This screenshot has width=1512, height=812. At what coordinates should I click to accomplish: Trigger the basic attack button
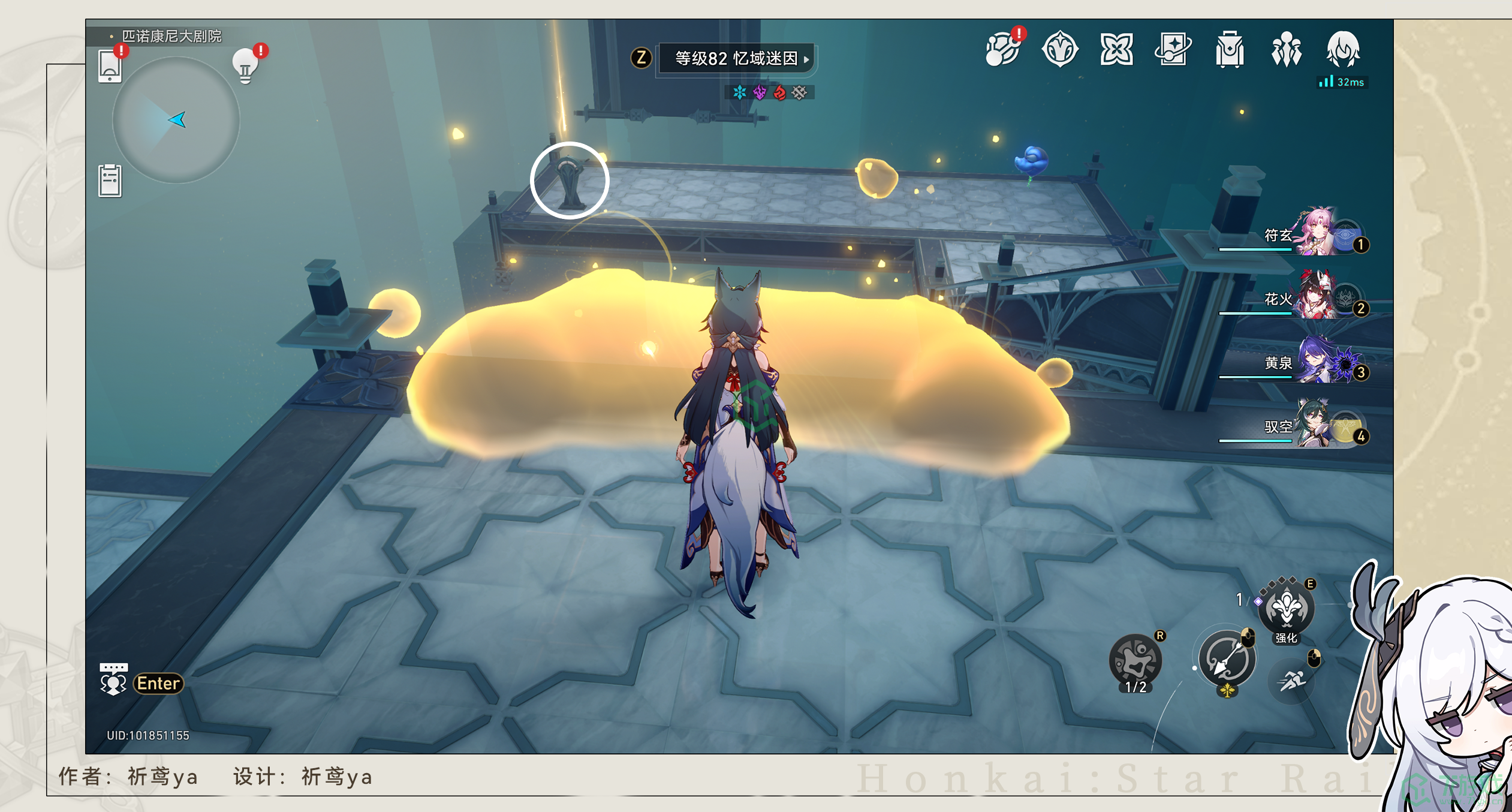[1226, 660]
